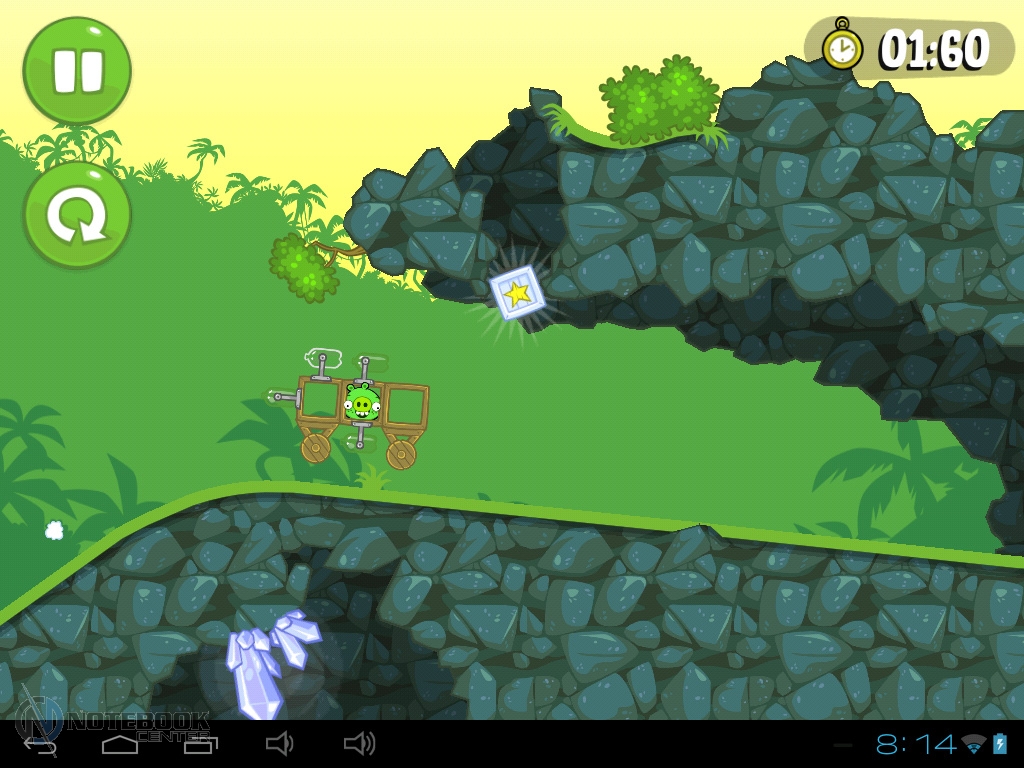Tap the Android home button
1024x768 pixels.
click(120, 744)
